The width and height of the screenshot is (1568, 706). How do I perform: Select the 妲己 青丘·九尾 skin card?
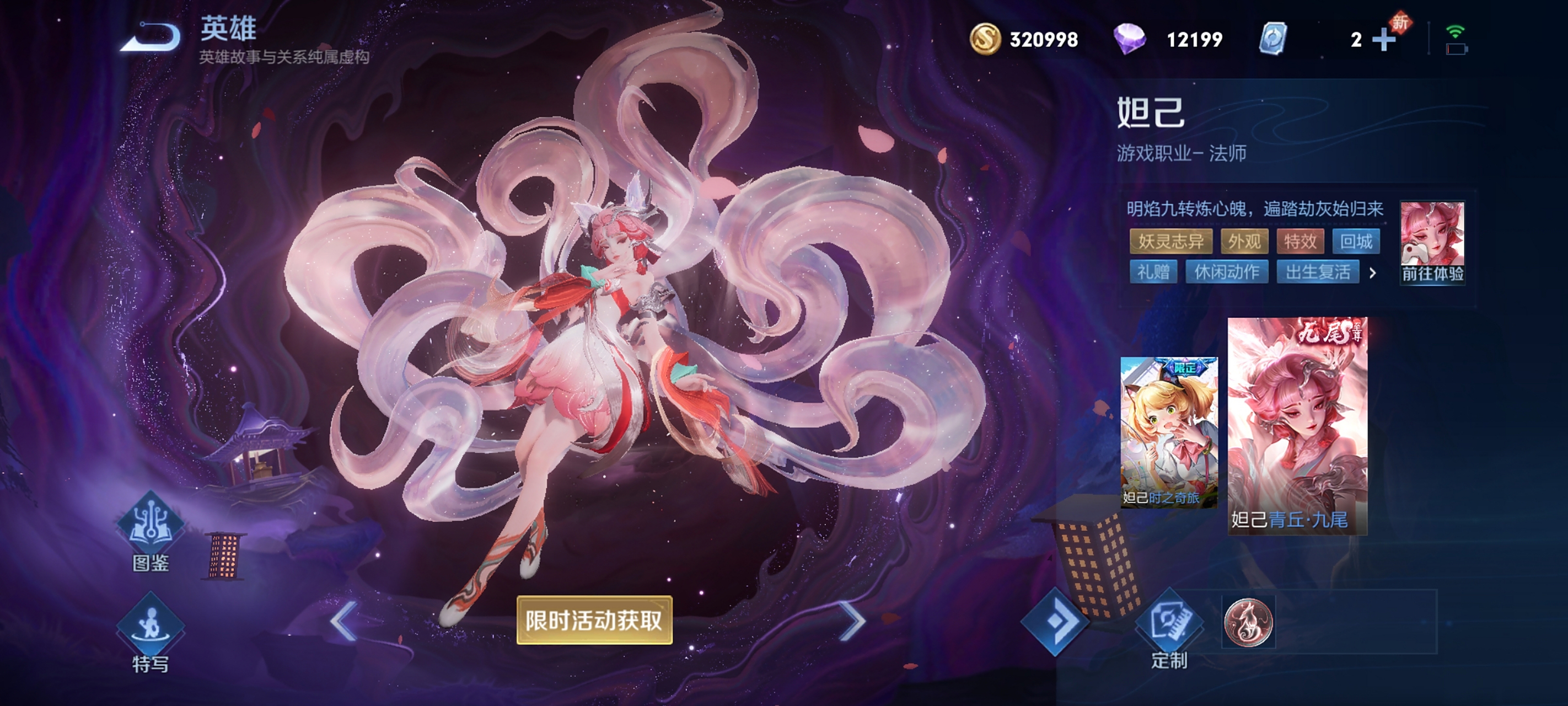pyautogui.click(x=1297, y=426)
